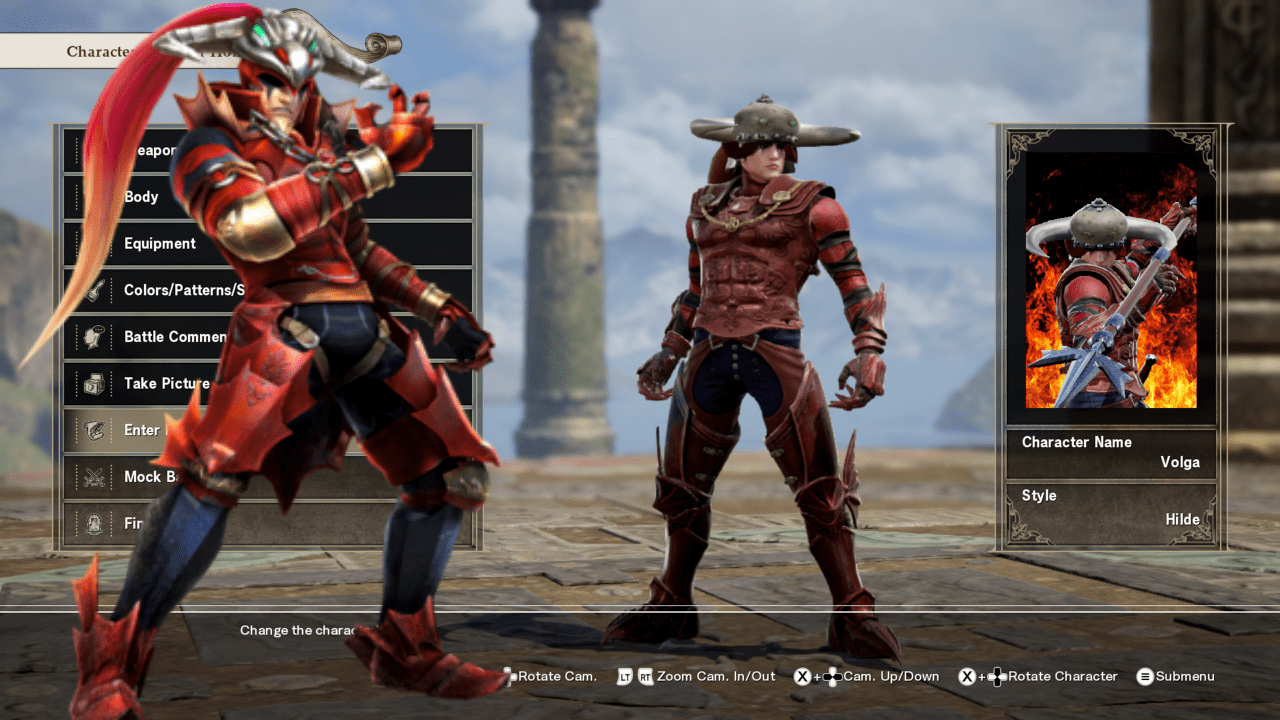Click the Character Name field showing Volga
The width and height of the screenshot is (1280, 720).
(1110, 452)
